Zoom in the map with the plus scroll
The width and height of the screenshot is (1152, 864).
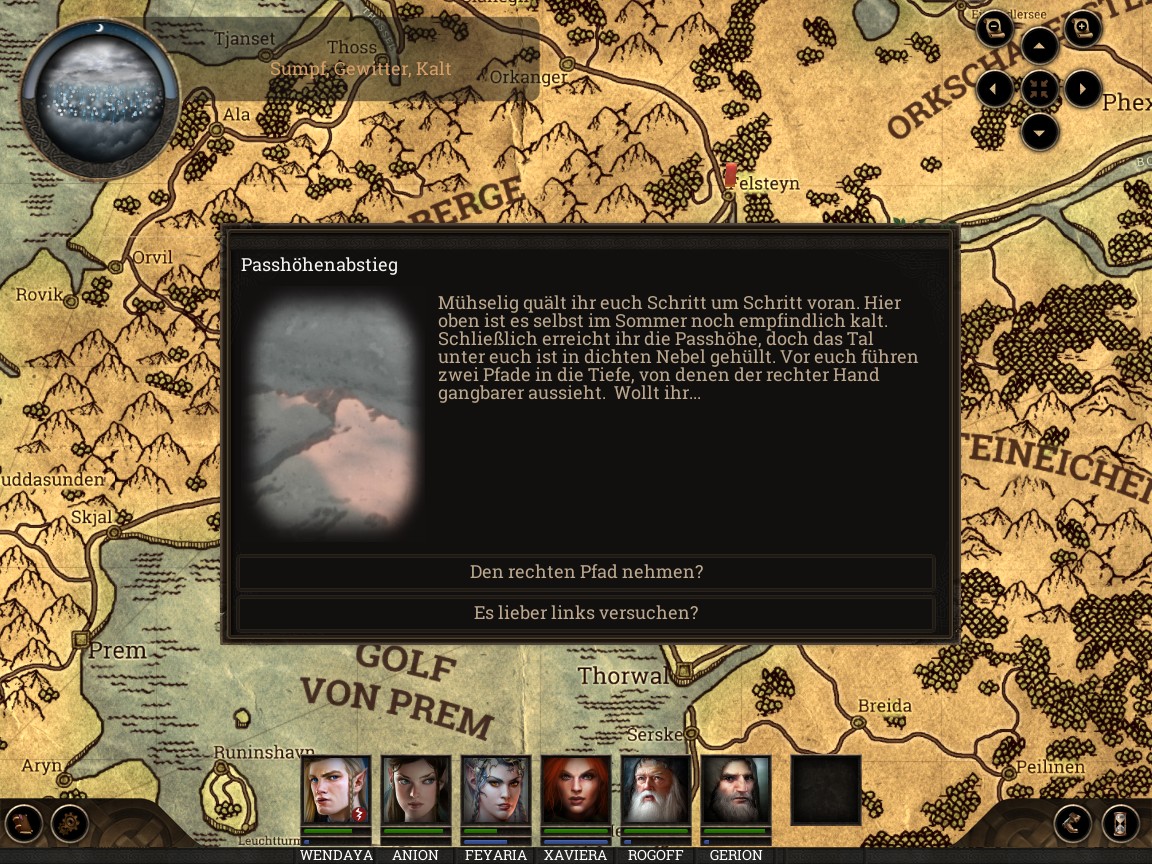(x=1082, y=29)
